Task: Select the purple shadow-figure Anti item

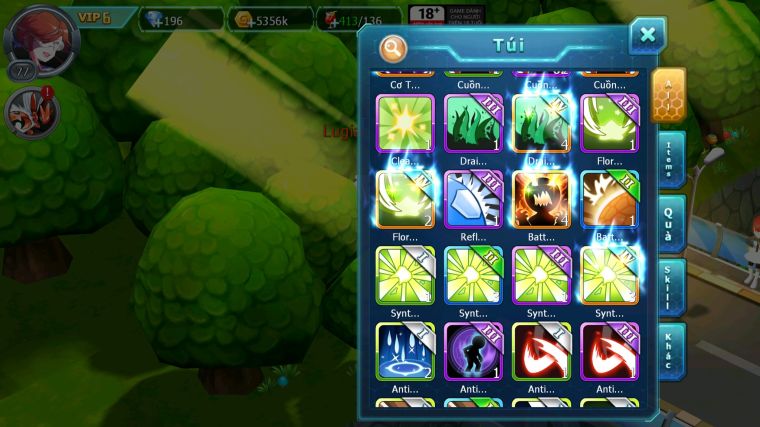Action: tap(473, 351)
